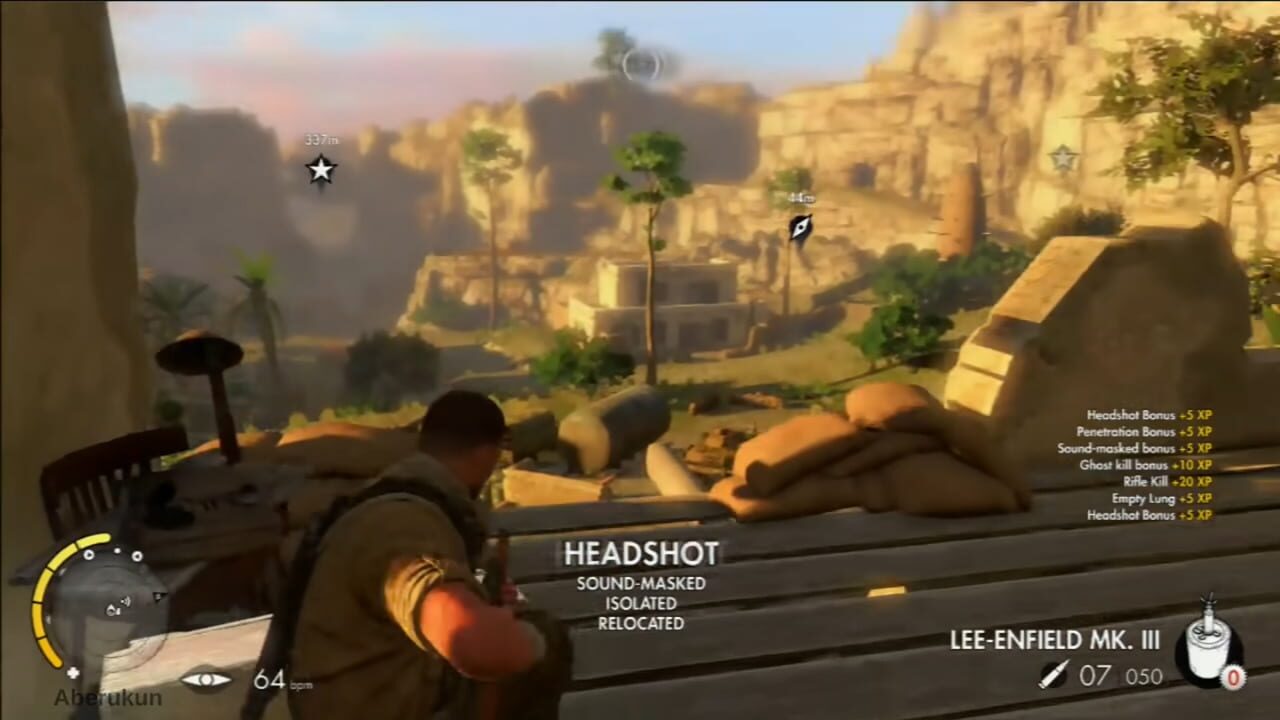The height and width of the screenshot is (720, 1280).
Task: Select the star objective marker at 337m
Action: (320, 171)
